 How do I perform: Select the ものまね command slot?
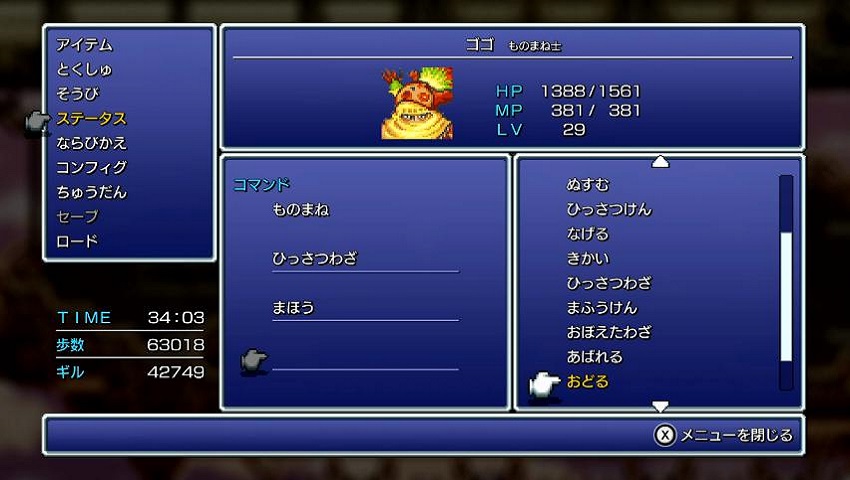point(300,210)
